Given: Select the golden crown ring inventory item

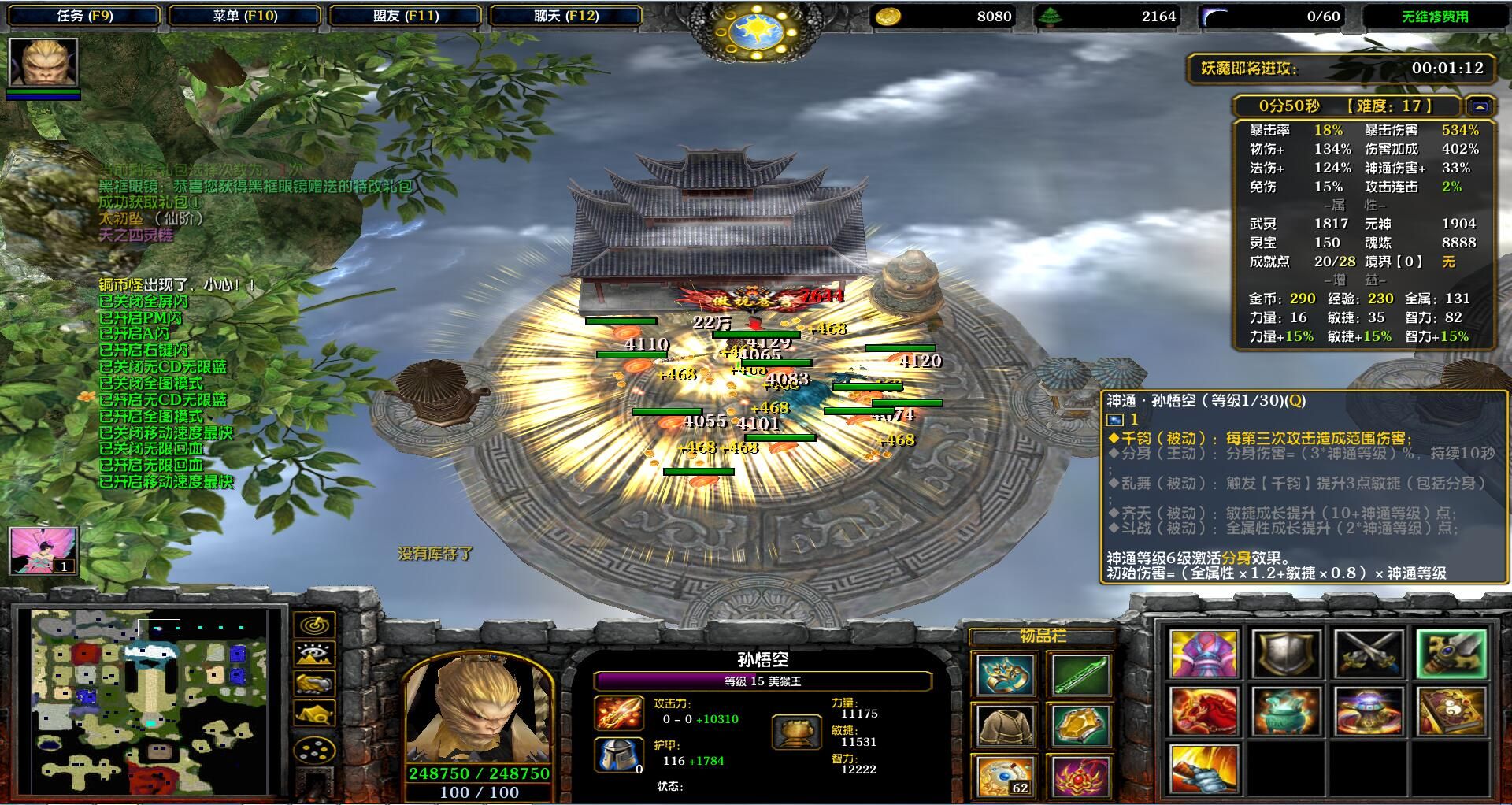Looking at the screenshot, I should point(1006,676).
